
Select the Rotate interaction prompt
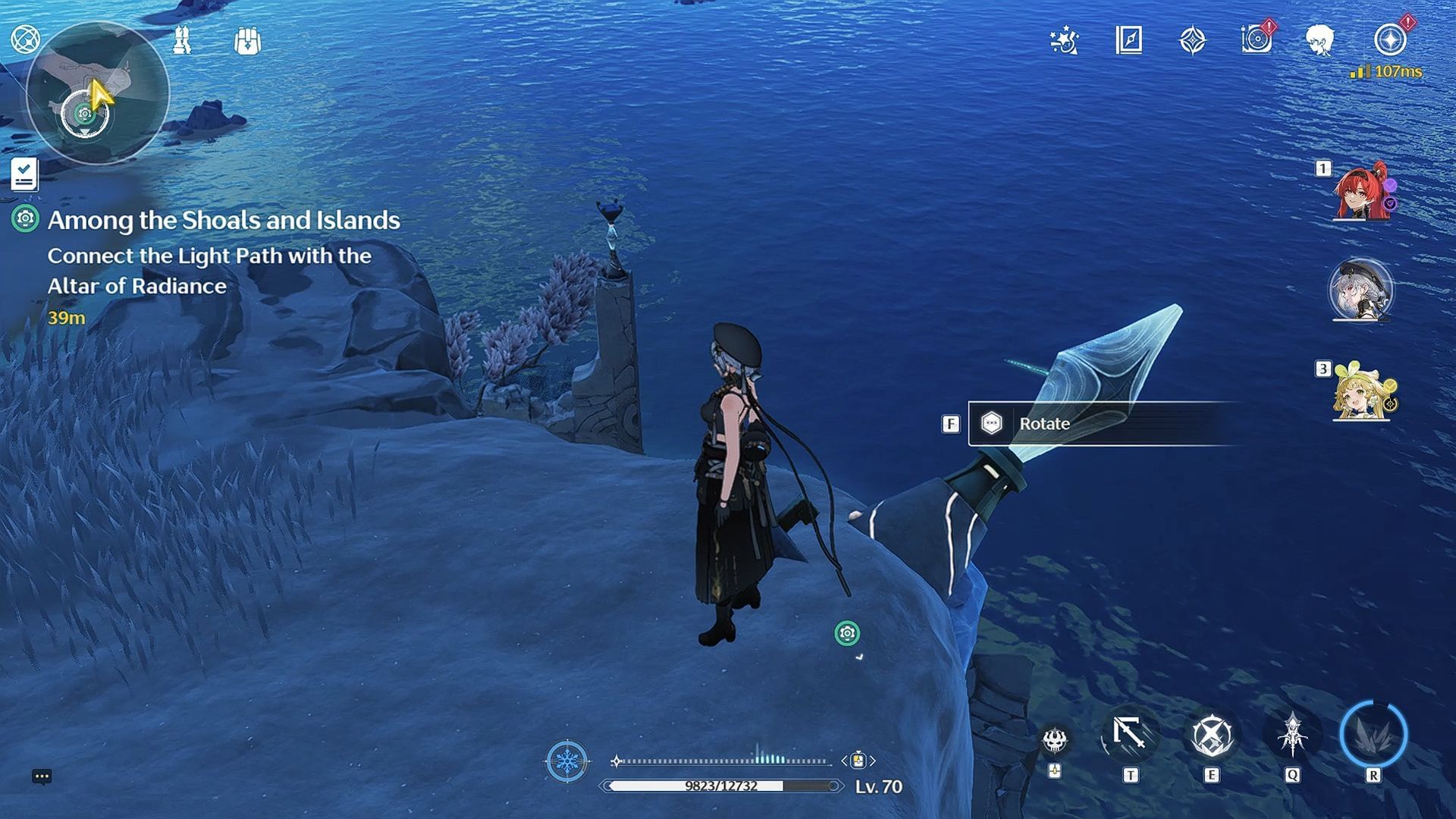[1043, 424]
